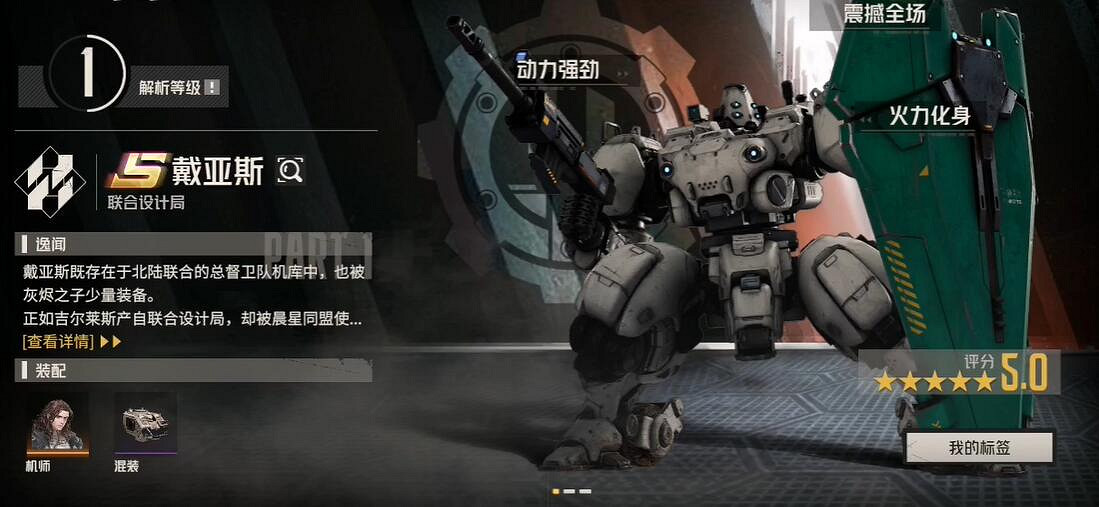Select the 混装 equipment slot
Image resolution: width=1099 pixels, height=507 pixels.
[x=145, y=422]
